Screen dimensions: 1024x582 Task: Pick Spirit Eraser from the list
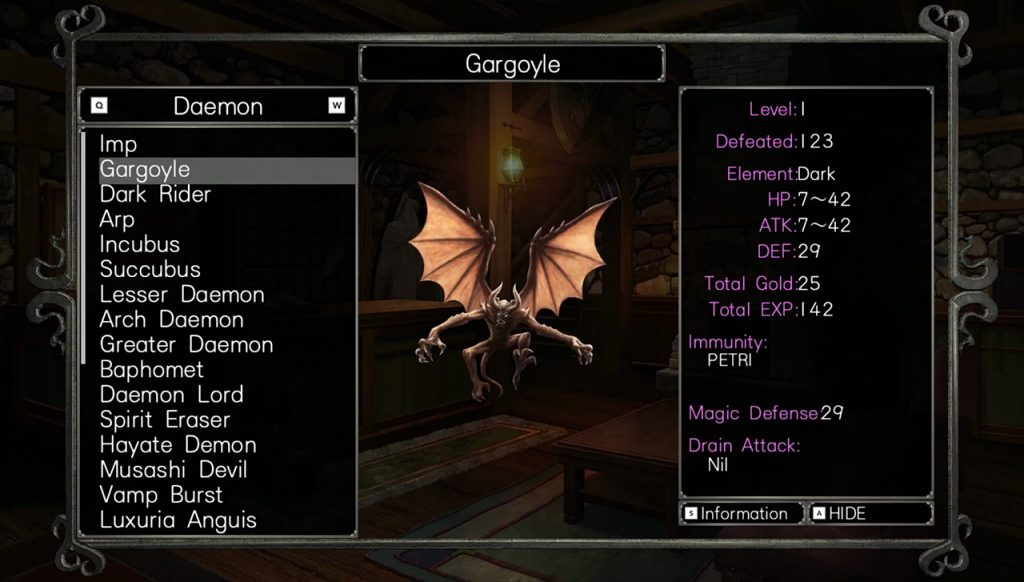point(165,420)
